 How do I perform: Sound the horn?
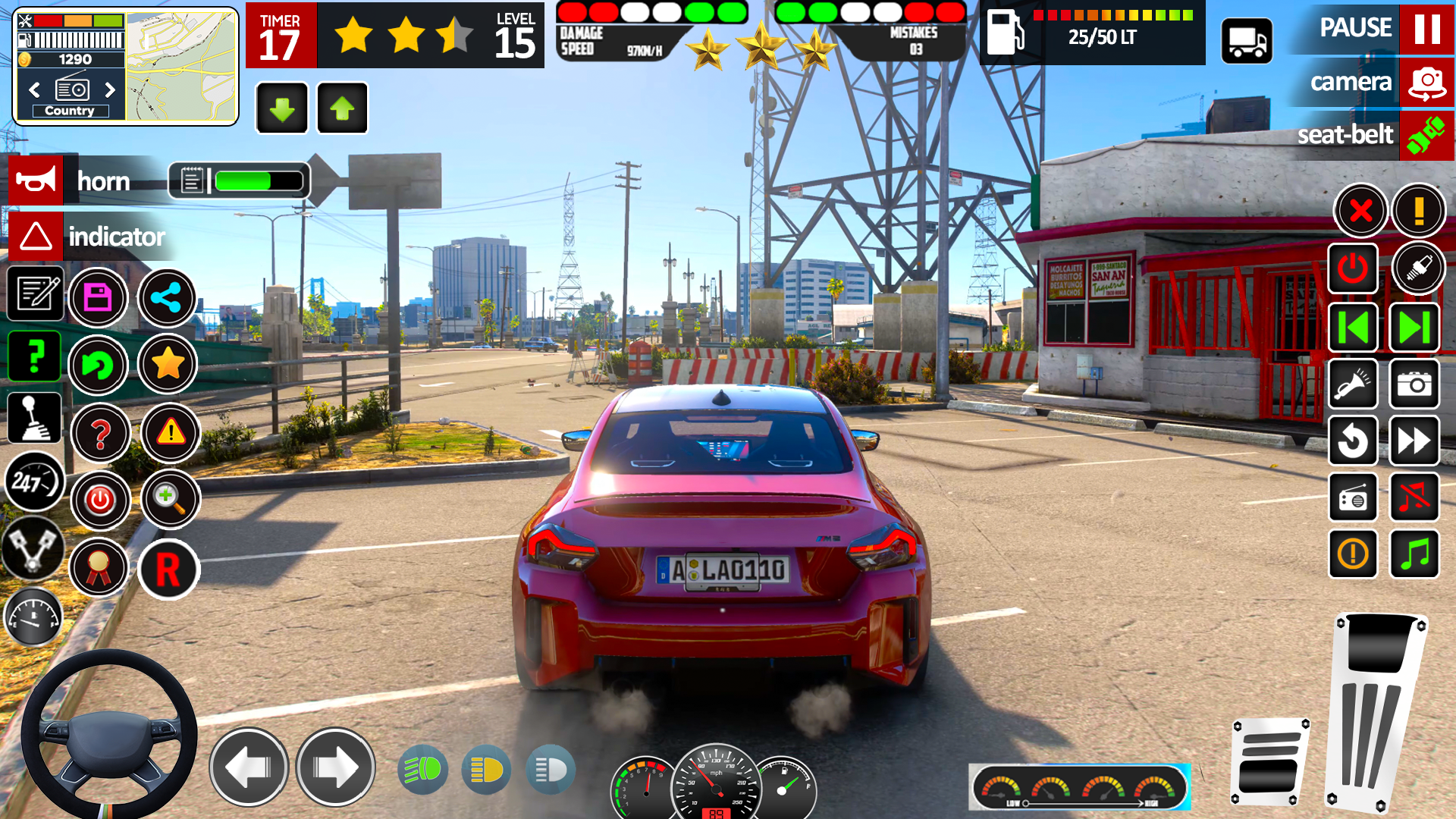[x=36, y=180]
